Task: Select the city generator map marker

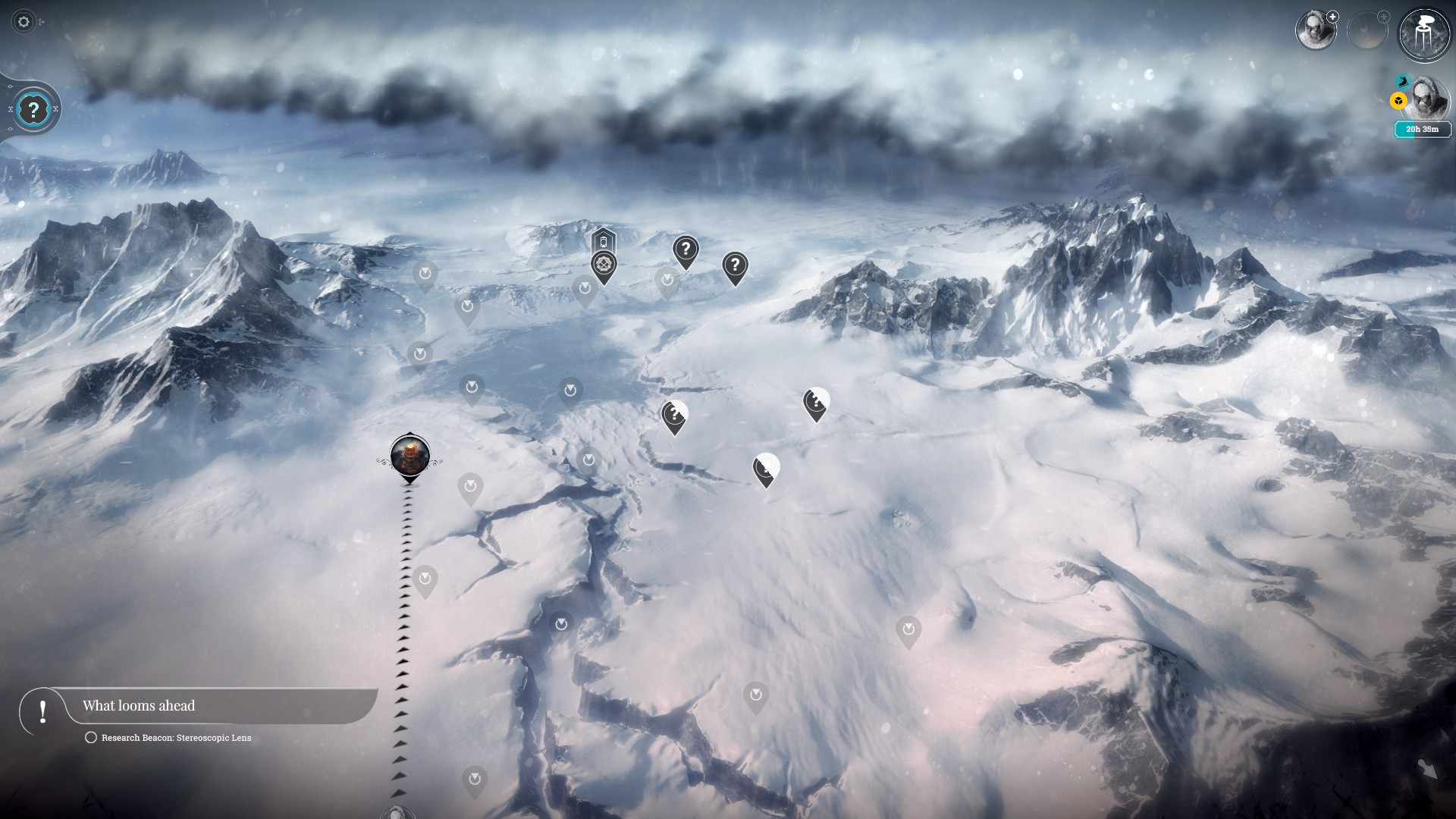Action: point(409,457)
